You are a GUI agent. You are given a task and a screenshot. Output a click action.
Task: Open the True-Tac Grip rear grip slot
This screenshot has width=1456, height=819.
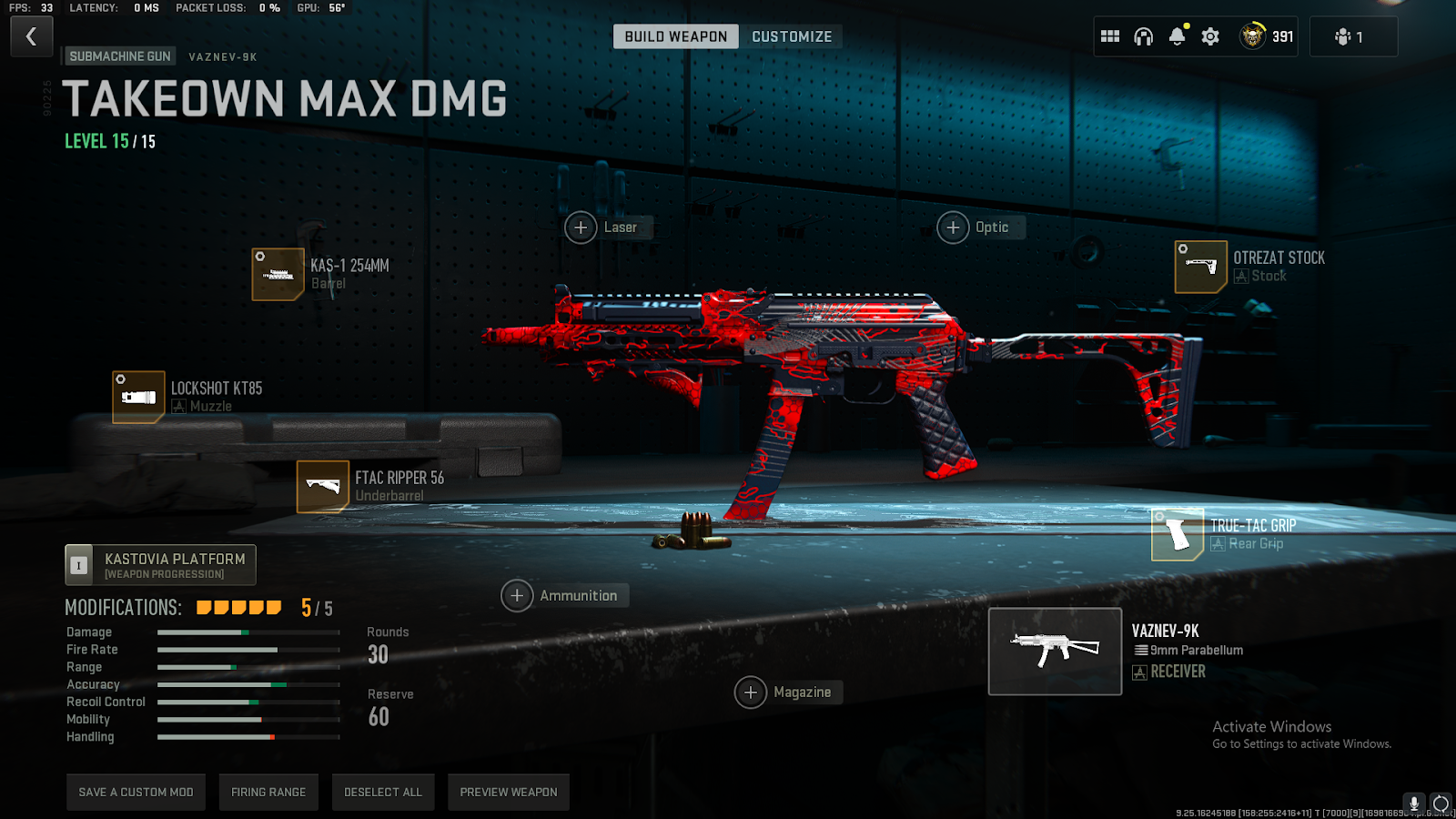tap(1178, 534)
